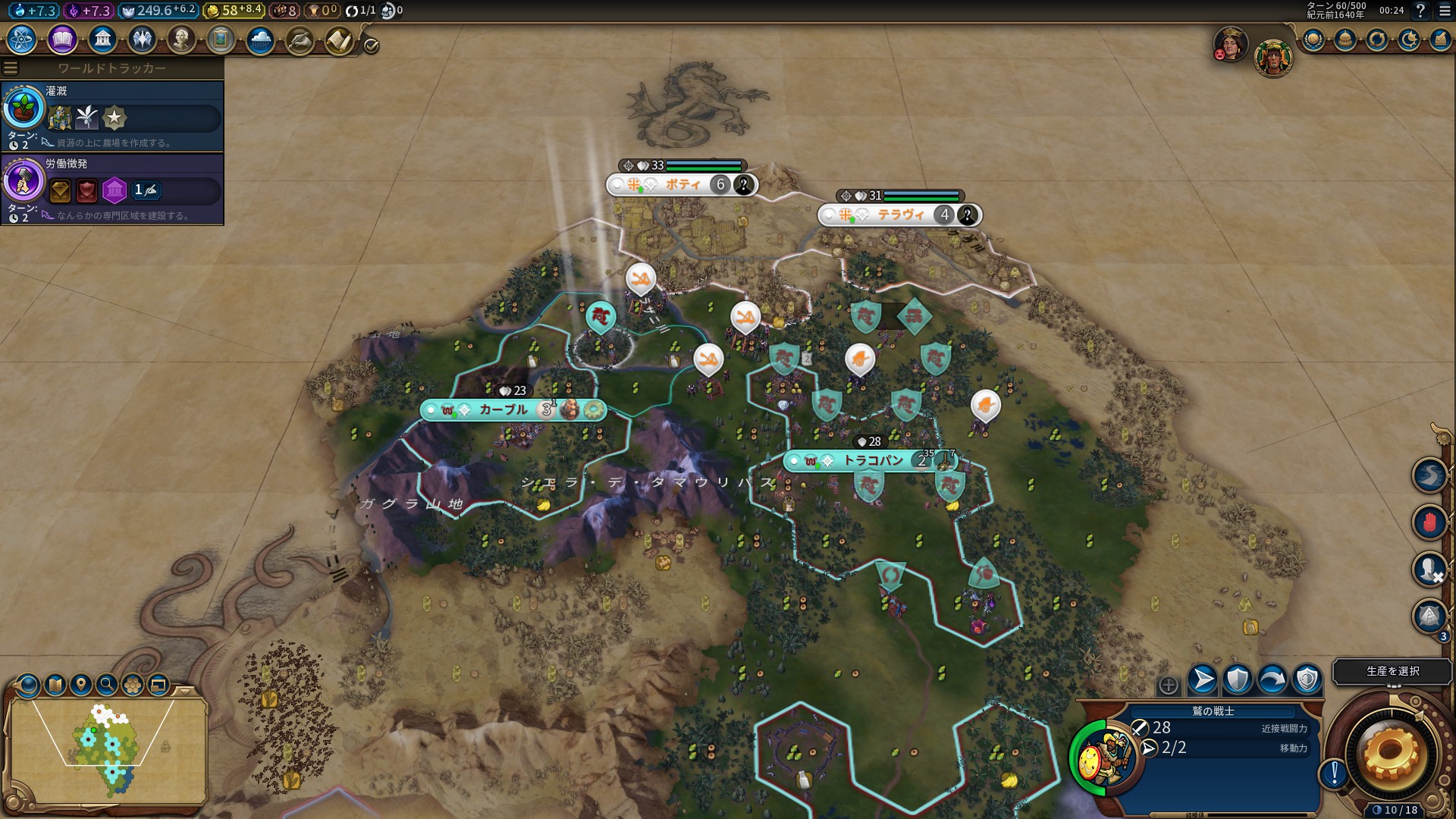This screenshot has width=1456, height=819.
Task: Open the climate rain cloud icon
Action: 260,39
